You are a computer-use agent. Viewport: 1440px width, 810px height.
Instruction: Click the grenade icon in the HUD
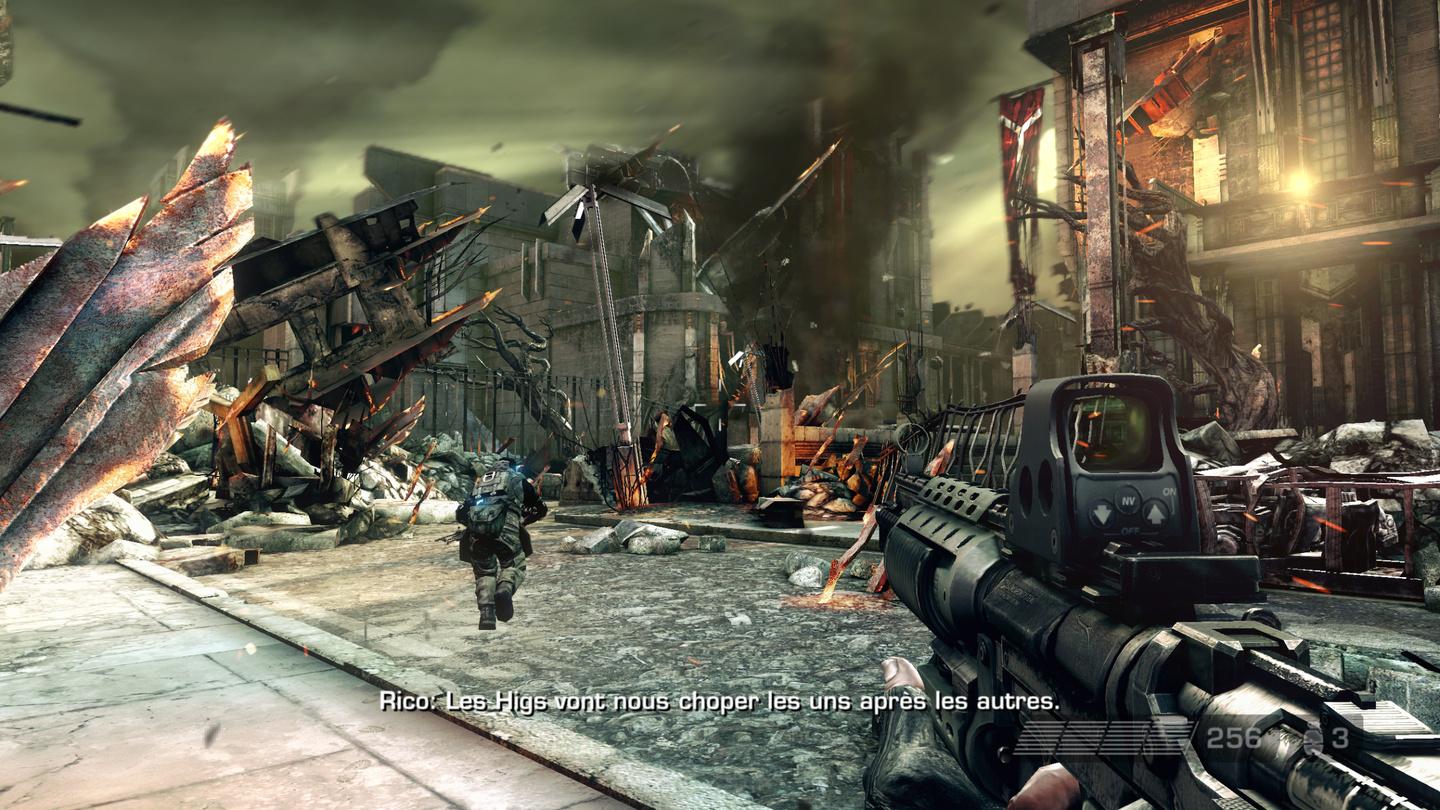pyautogui.click(x=1313, y=740)
